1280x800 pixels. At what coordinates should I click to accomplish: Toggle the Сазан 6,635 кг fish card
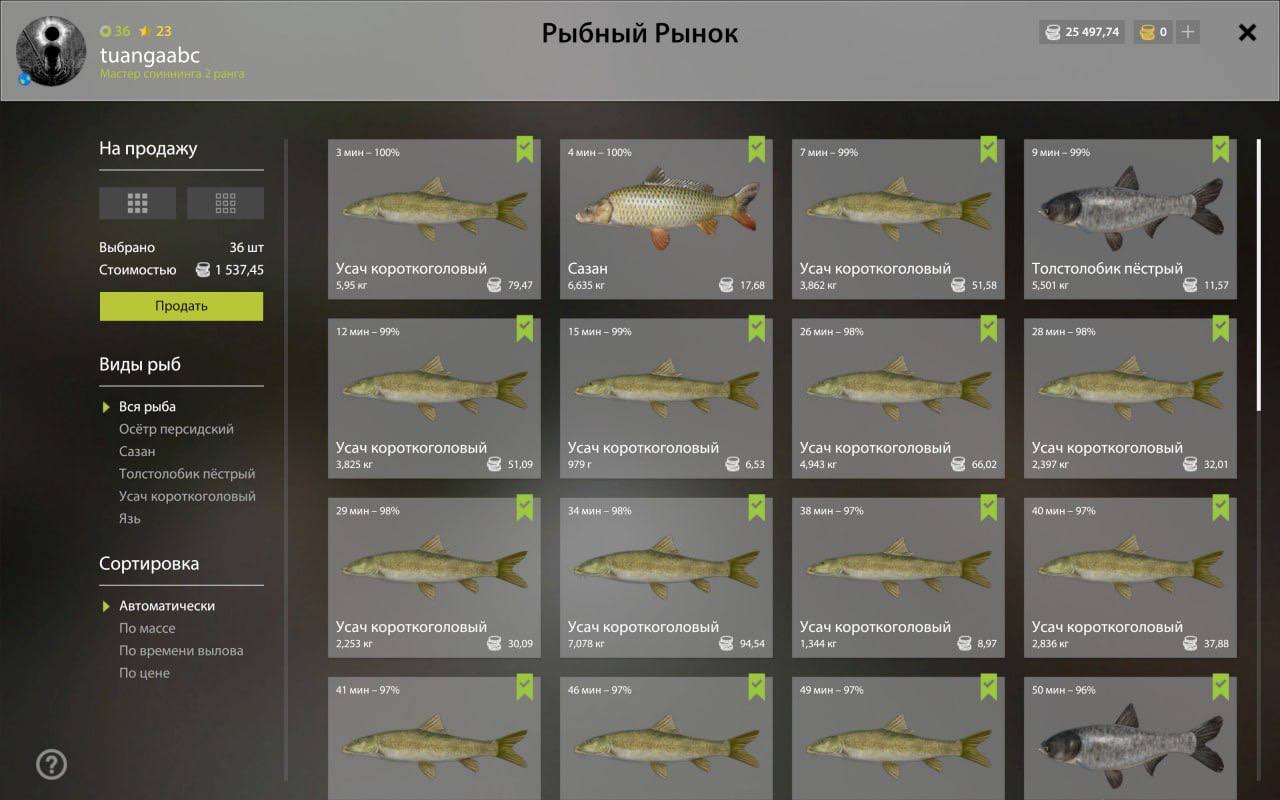(x=666, y=218)
